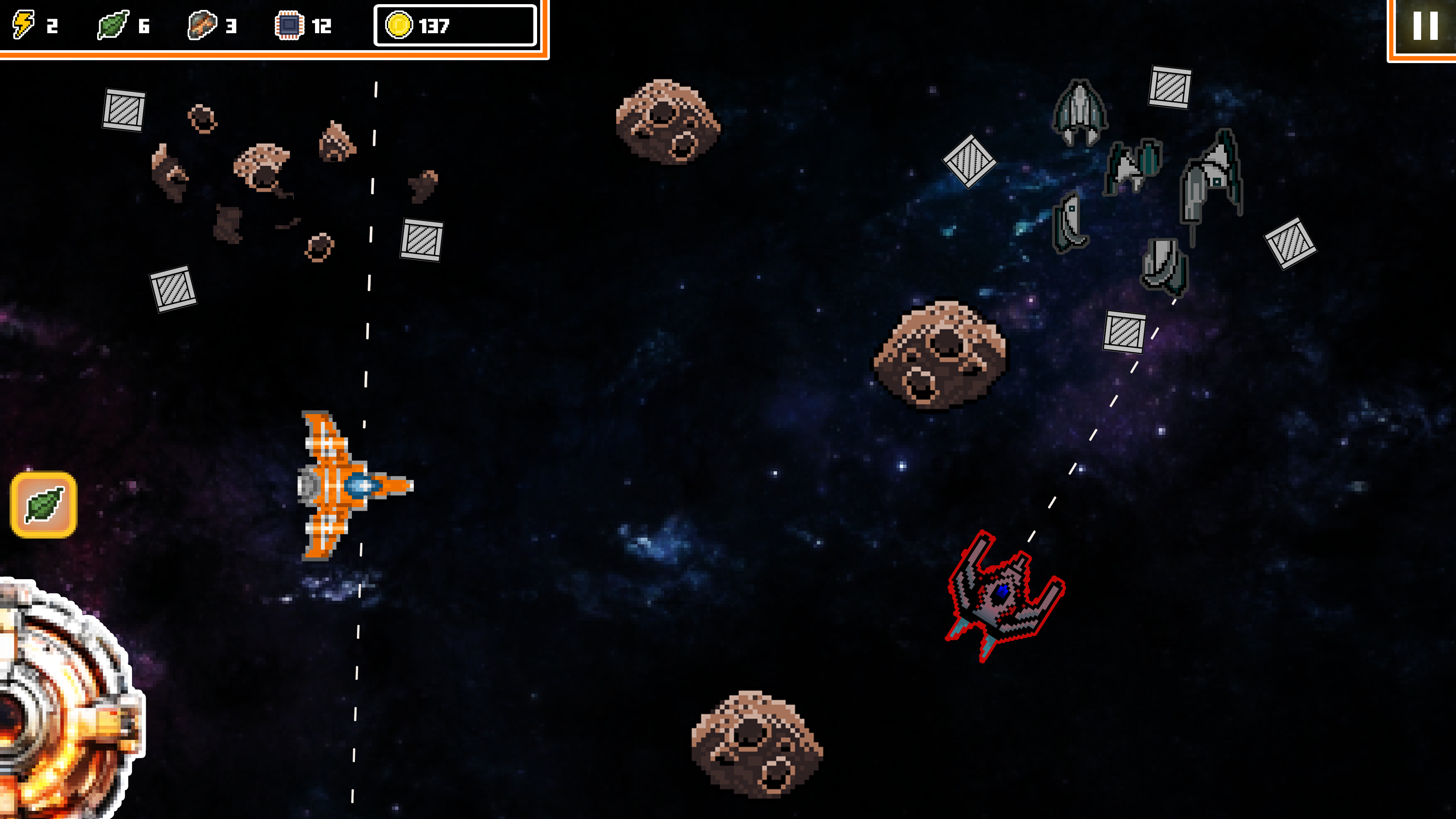Activate the green leaf ability button

pos(44,505)
